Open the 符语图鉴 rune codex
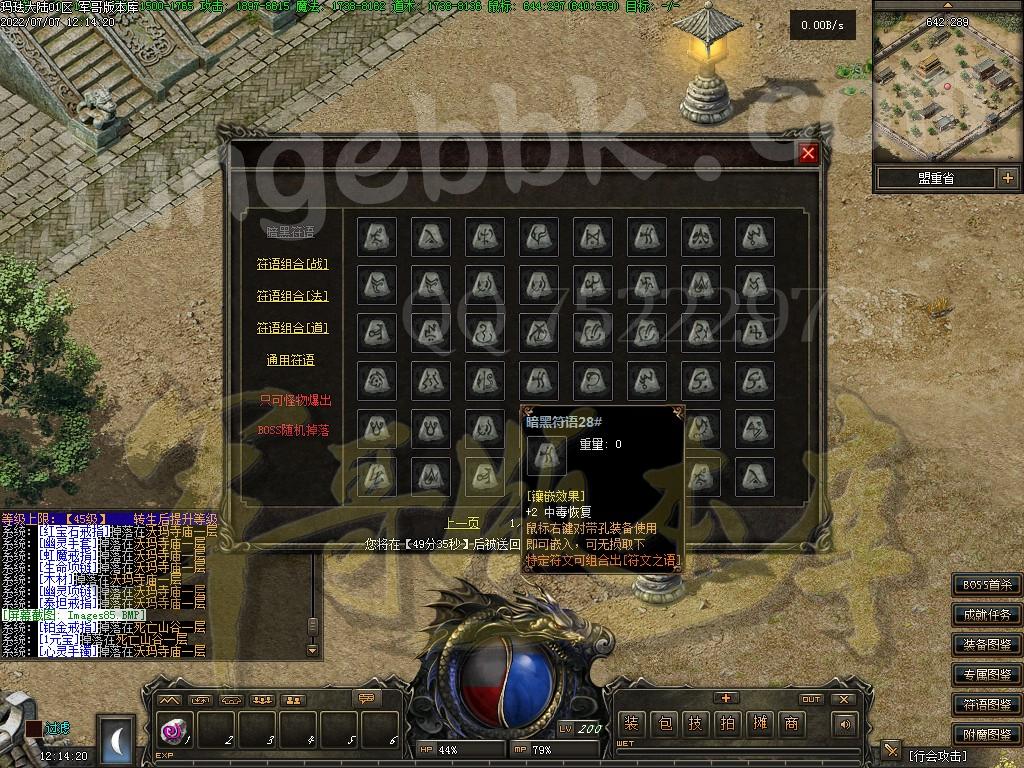 click(987, 705)
